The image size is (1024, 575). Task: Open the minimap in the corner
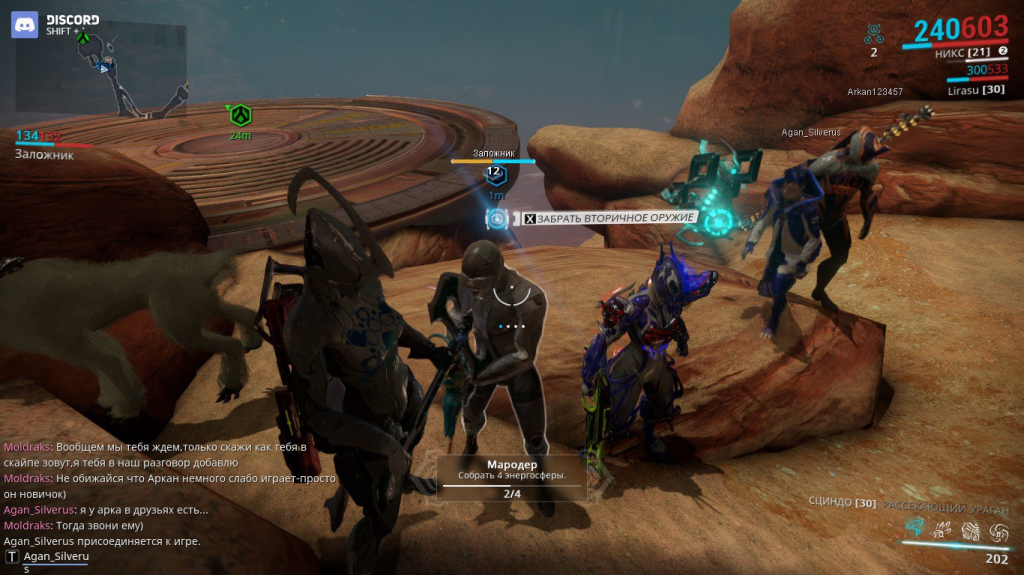coord(100,70)
